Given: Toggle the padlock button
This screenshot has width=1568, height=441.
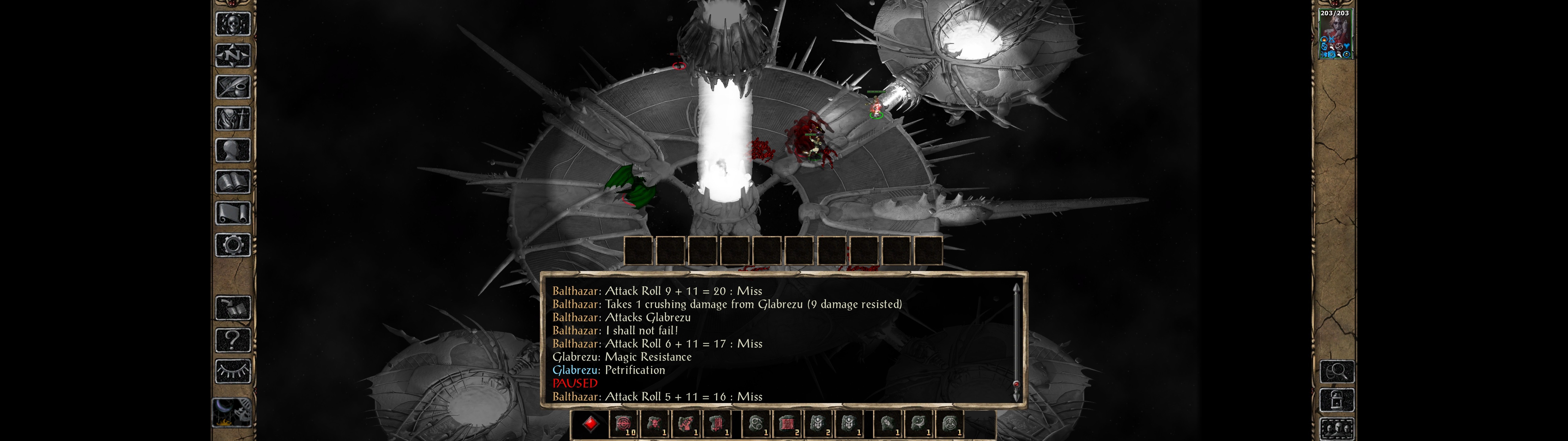Looking at the screenshot, I should [1337, 400].
